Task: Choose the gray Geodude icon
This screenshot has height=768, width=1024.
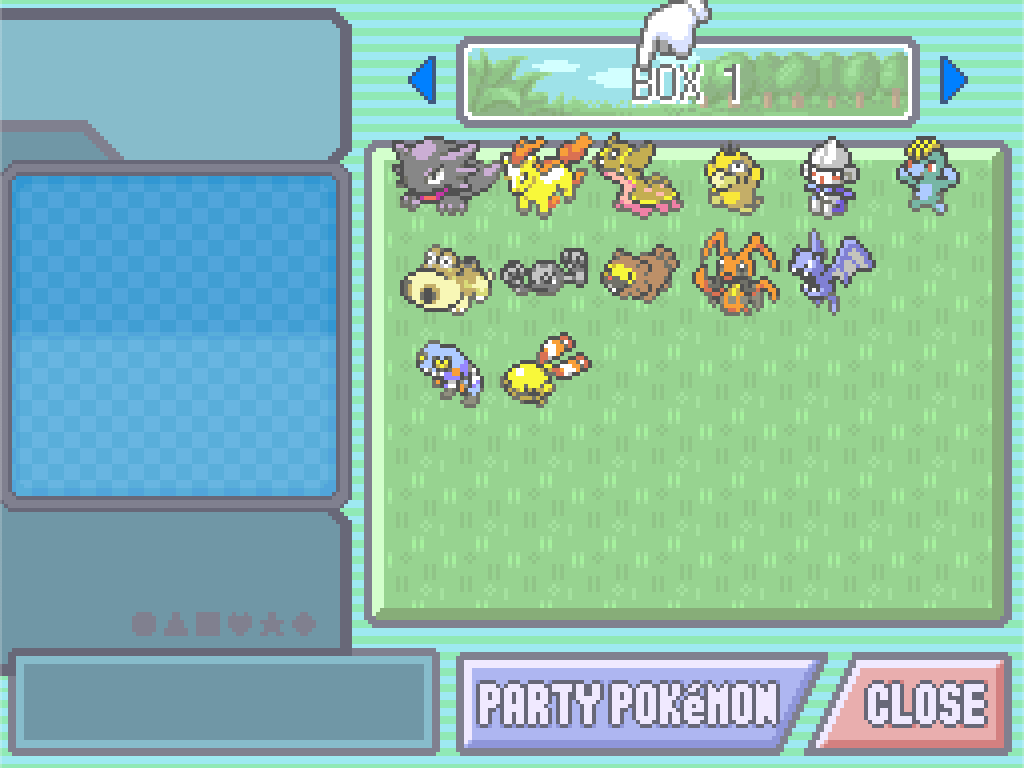Action: [x=544, y=272]
